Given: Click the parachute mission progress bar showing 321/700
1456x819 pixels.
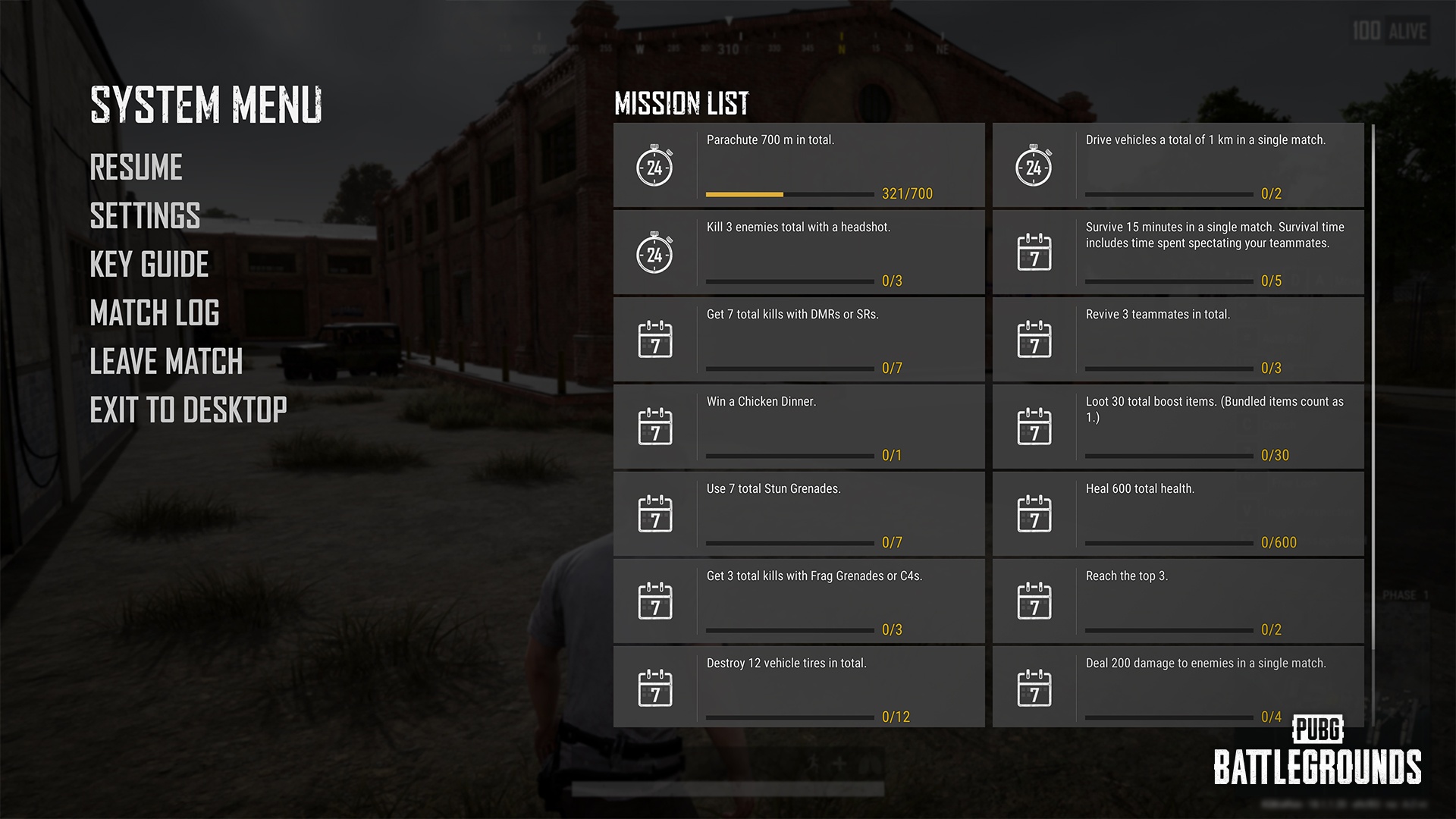Looking at the screenshot, I should point(789,194).
